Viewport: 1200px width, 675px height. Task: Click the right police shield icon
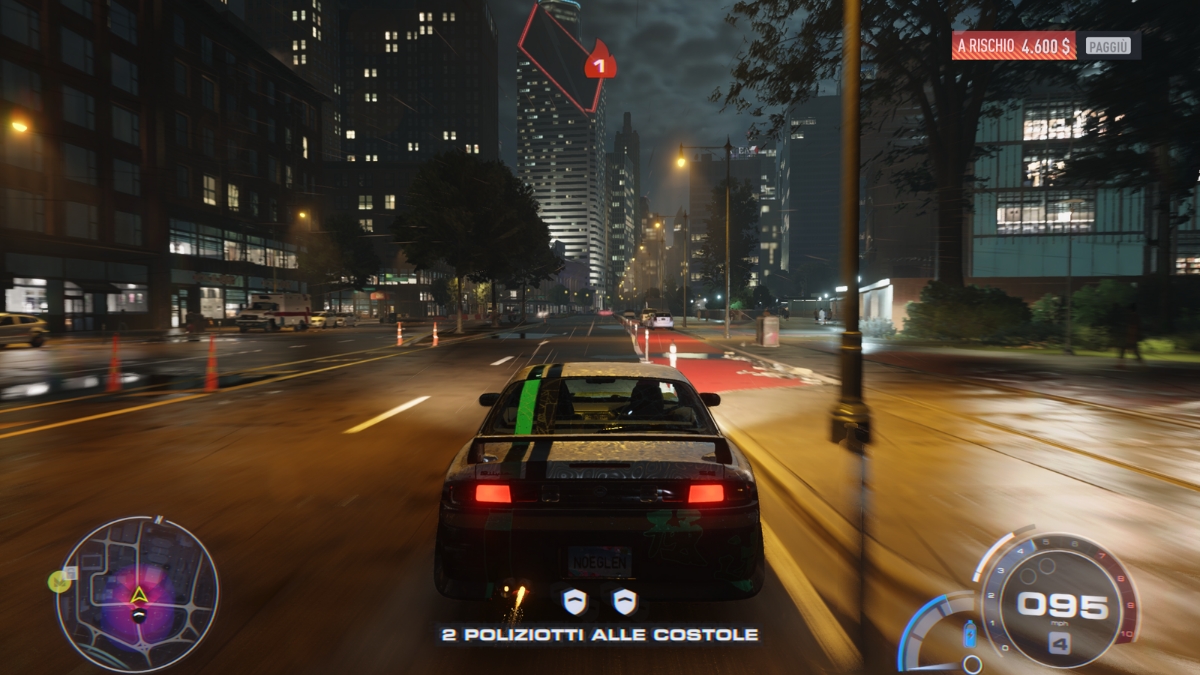624,601
